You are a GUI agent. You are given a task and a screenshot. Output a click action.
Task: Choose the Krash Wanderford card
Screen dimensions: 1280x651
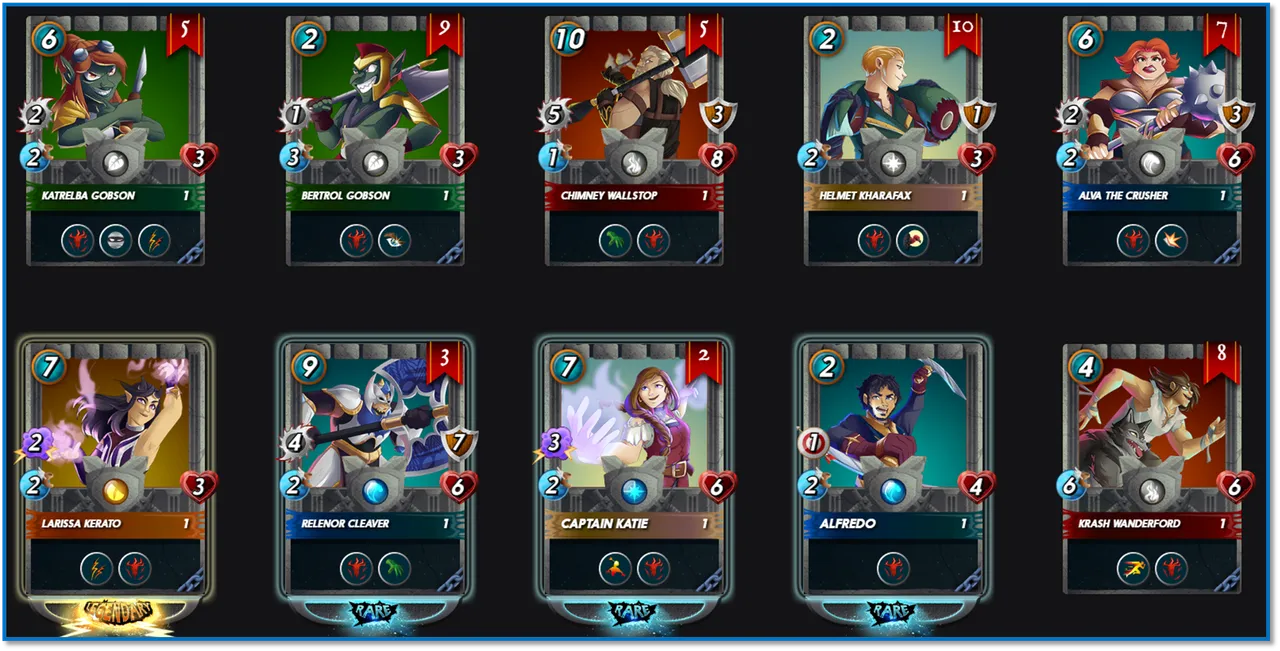tap(1152, 468)
